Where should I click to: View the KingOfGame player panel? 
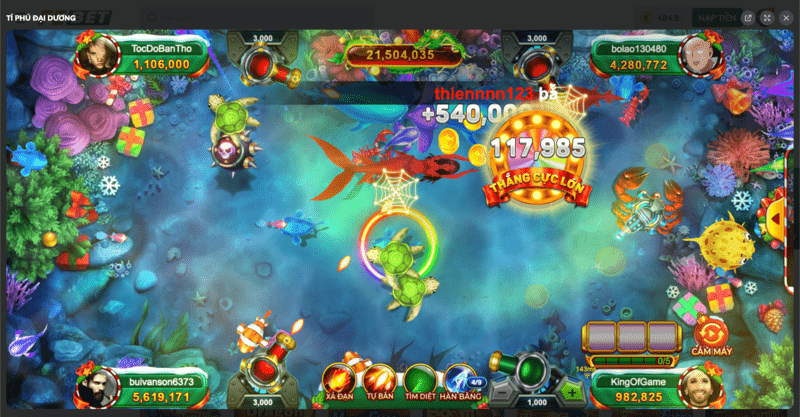coord(650,387)
